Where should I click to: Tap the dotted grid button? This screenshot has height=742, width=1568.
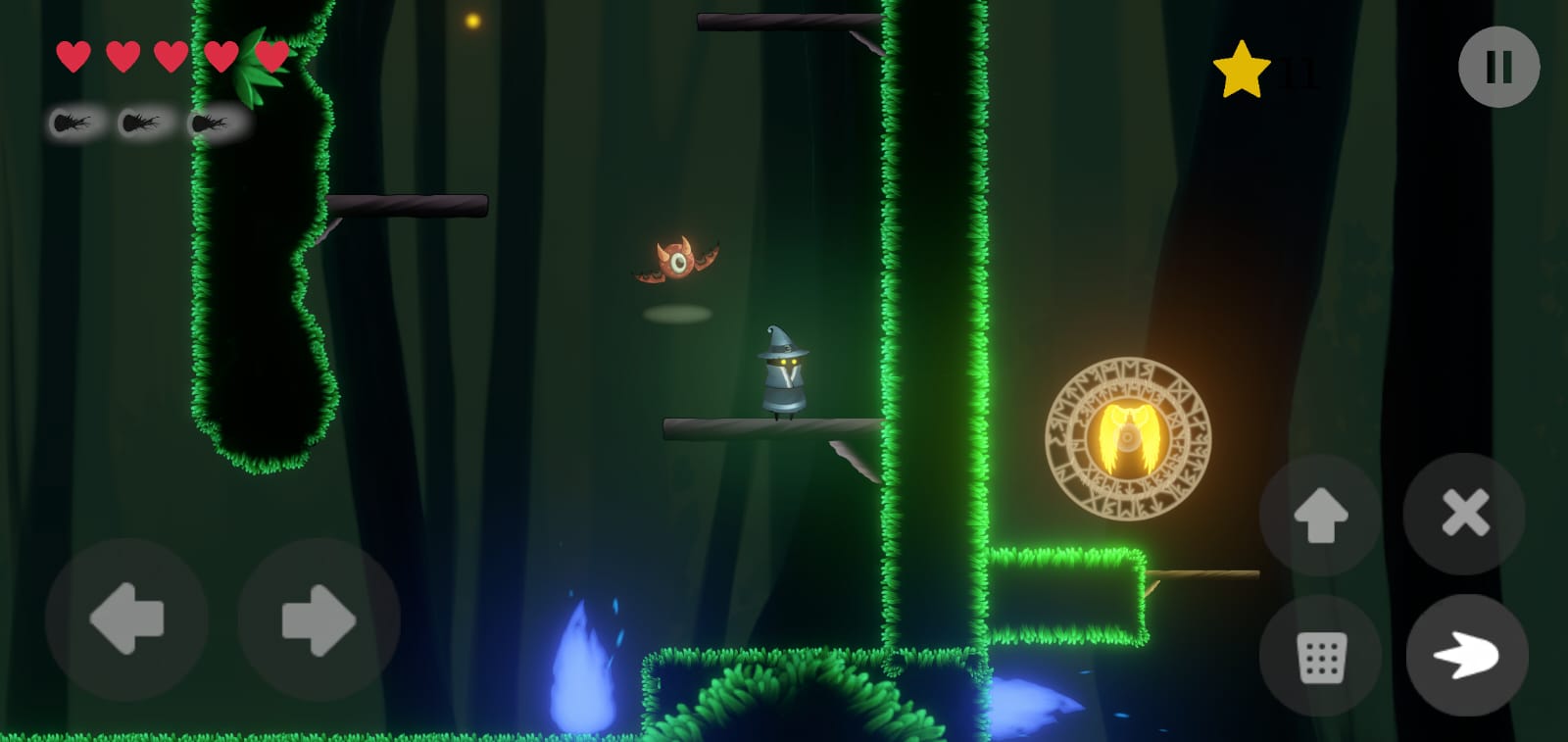(1320, 656)
